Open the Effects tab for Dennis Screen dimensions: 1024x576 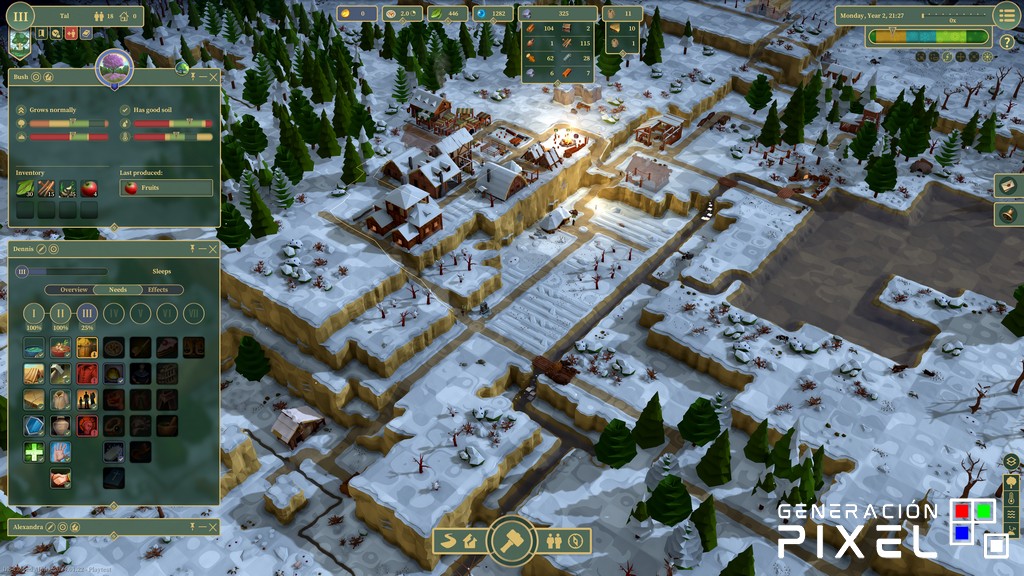(158, 290)
